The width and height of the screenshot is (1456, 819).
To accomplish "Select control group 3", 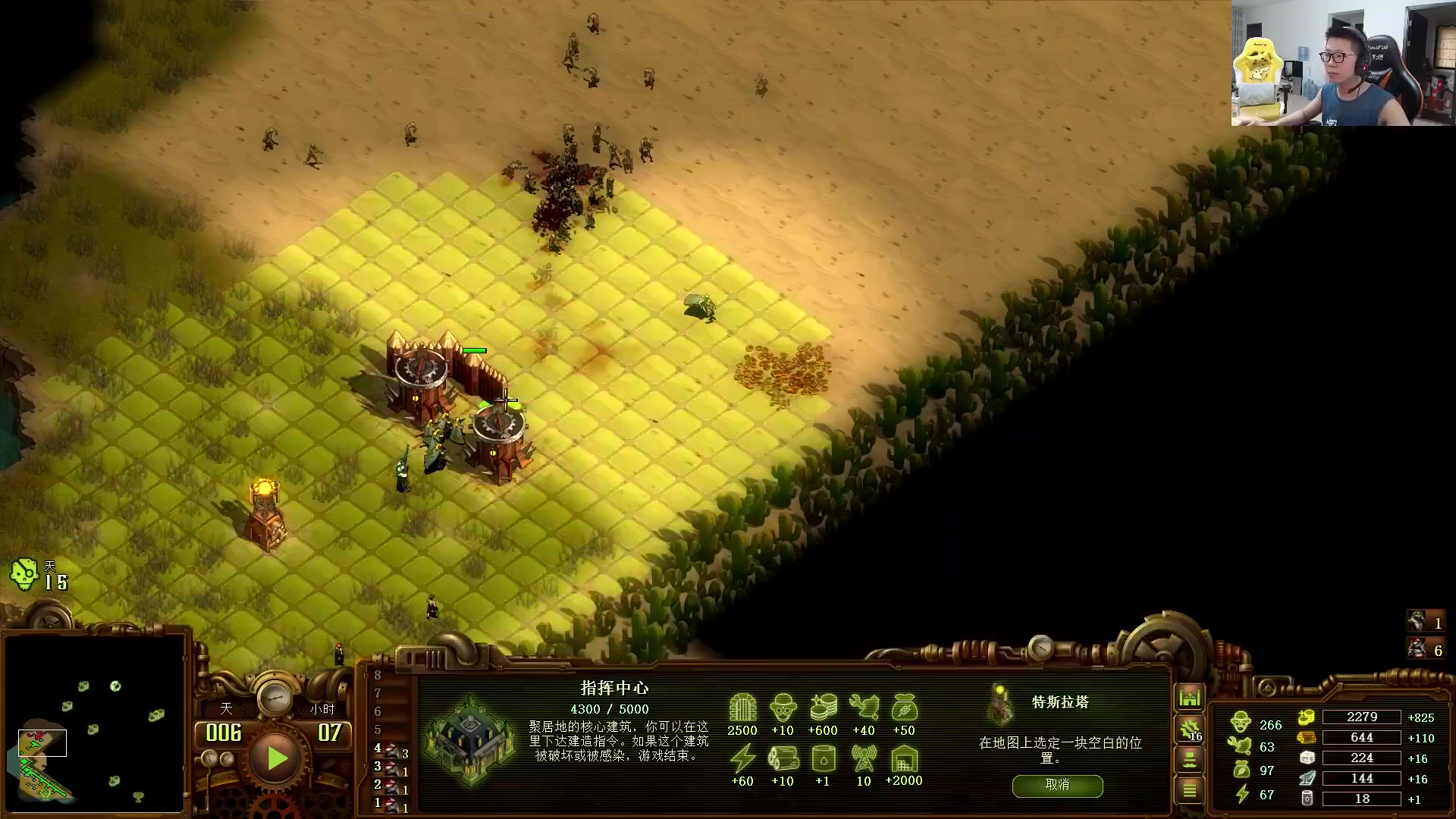I will tap(391, 768).
